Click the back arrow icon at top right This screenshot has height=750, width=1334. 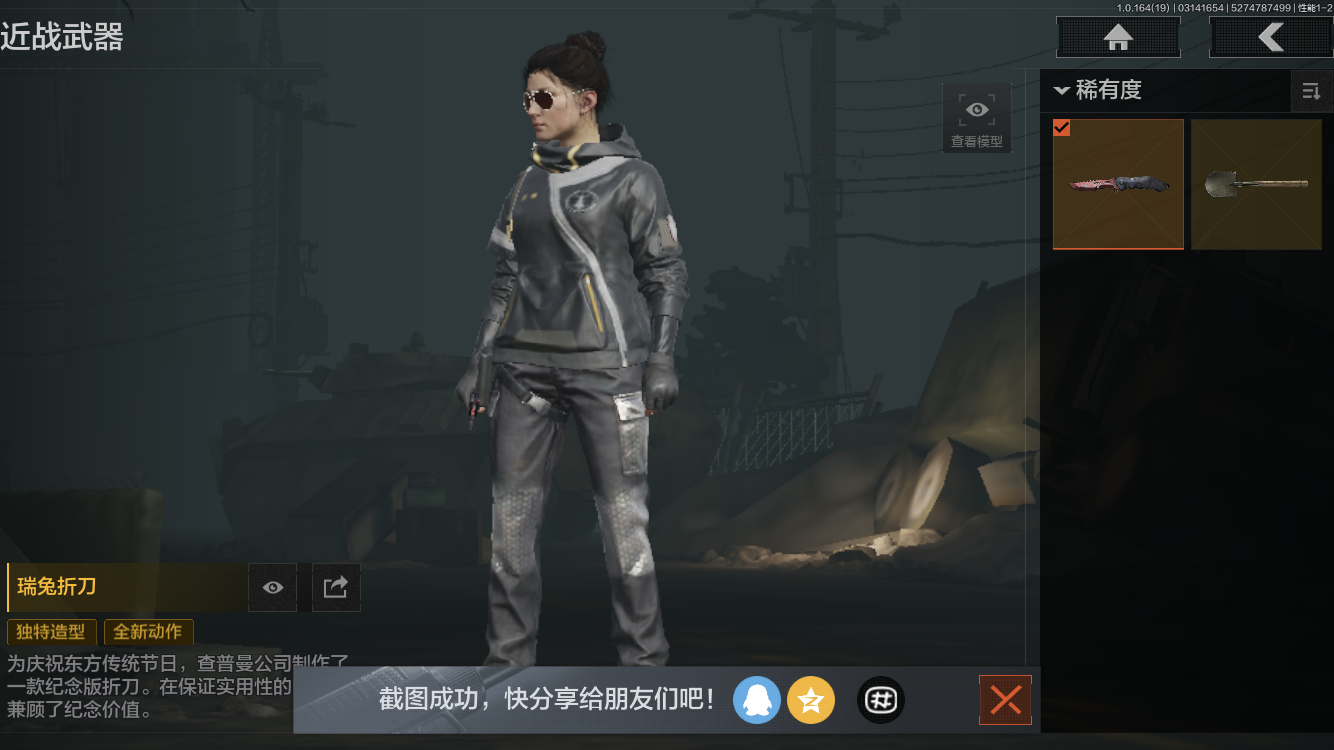pyautogui.click(x=1272, y=37)
